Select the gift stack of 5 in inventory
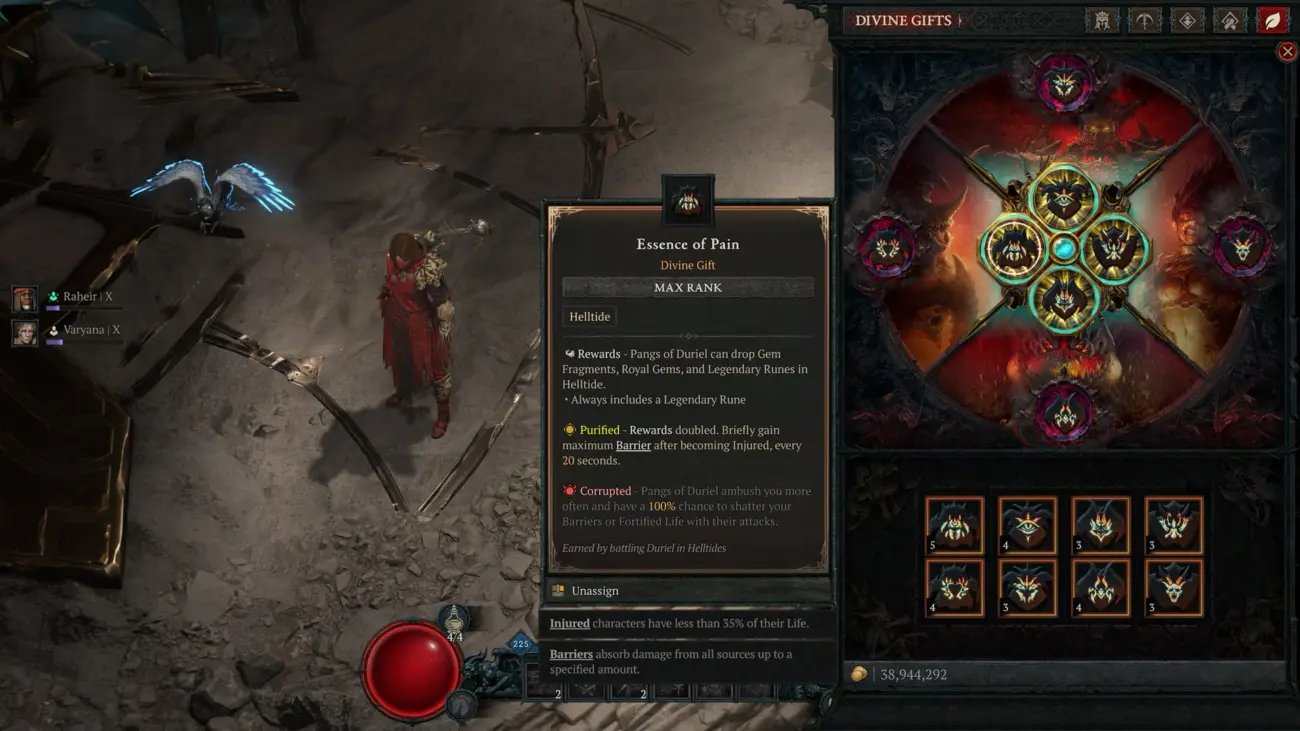The width and height of the screenshot is (1300, 731). coord(953,523)
